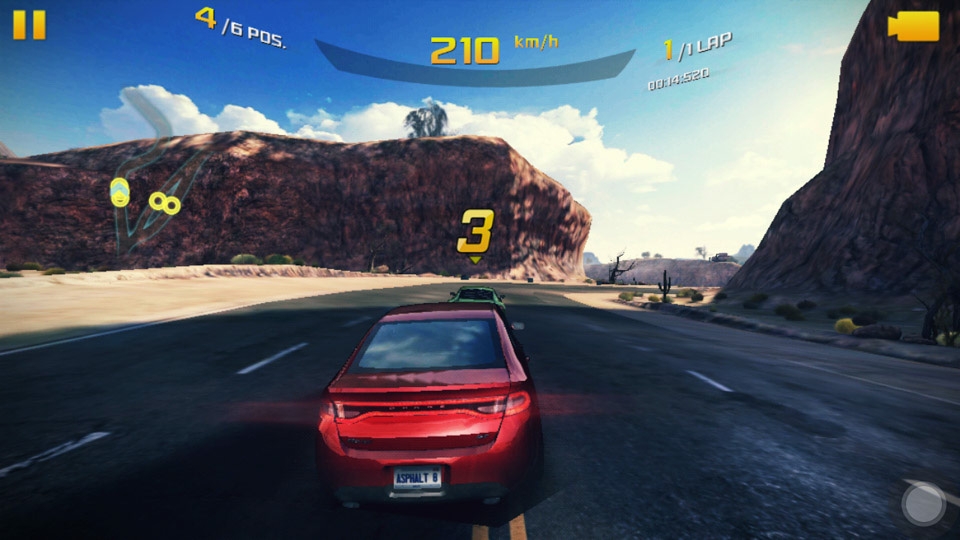Tap the round button in the bottom corner
Image resolution: width=960 pixels, height=540 pixels.
tap(923, 504)
